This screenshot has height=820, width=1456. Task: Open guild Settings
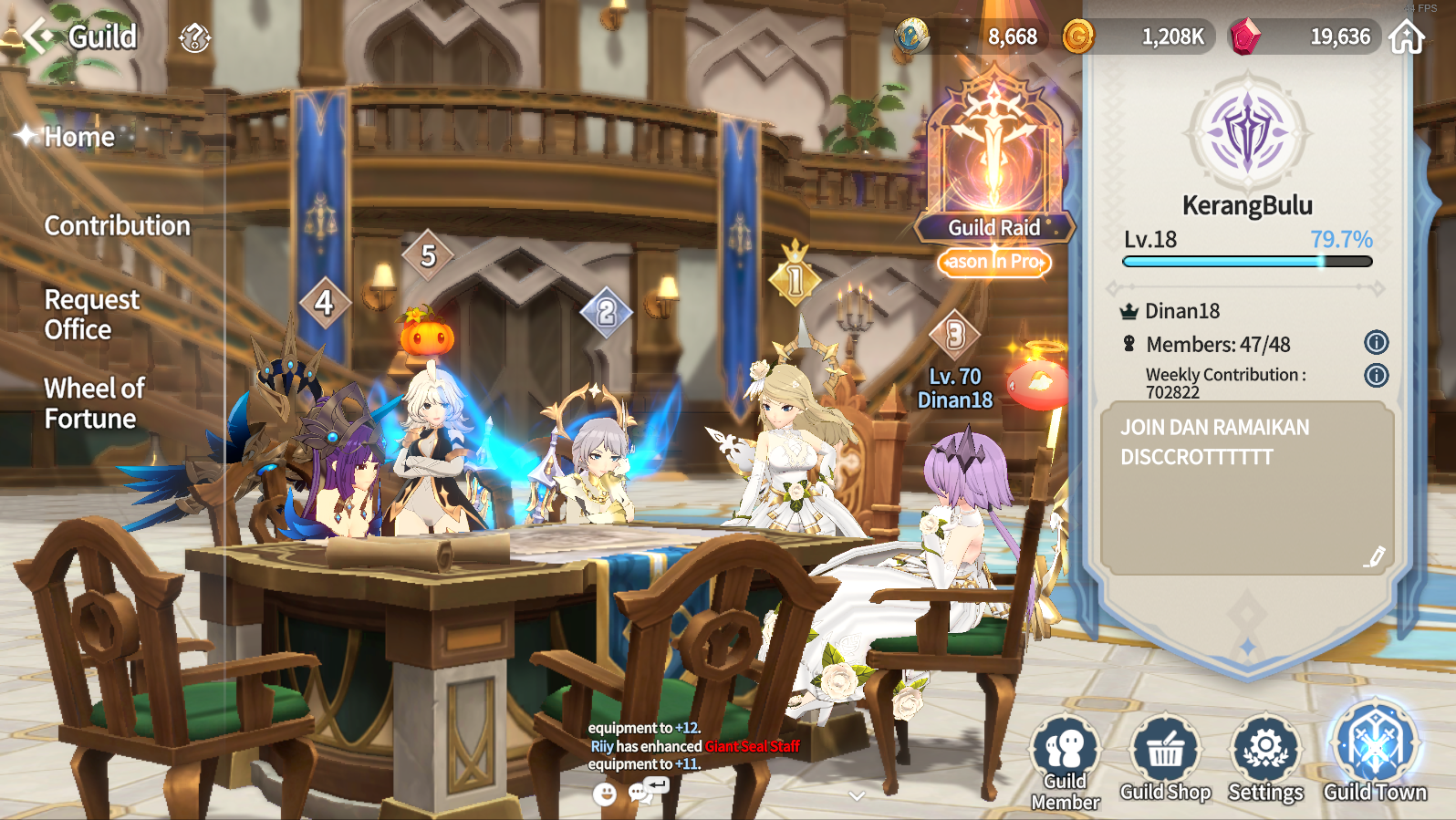coord(1265,759)
